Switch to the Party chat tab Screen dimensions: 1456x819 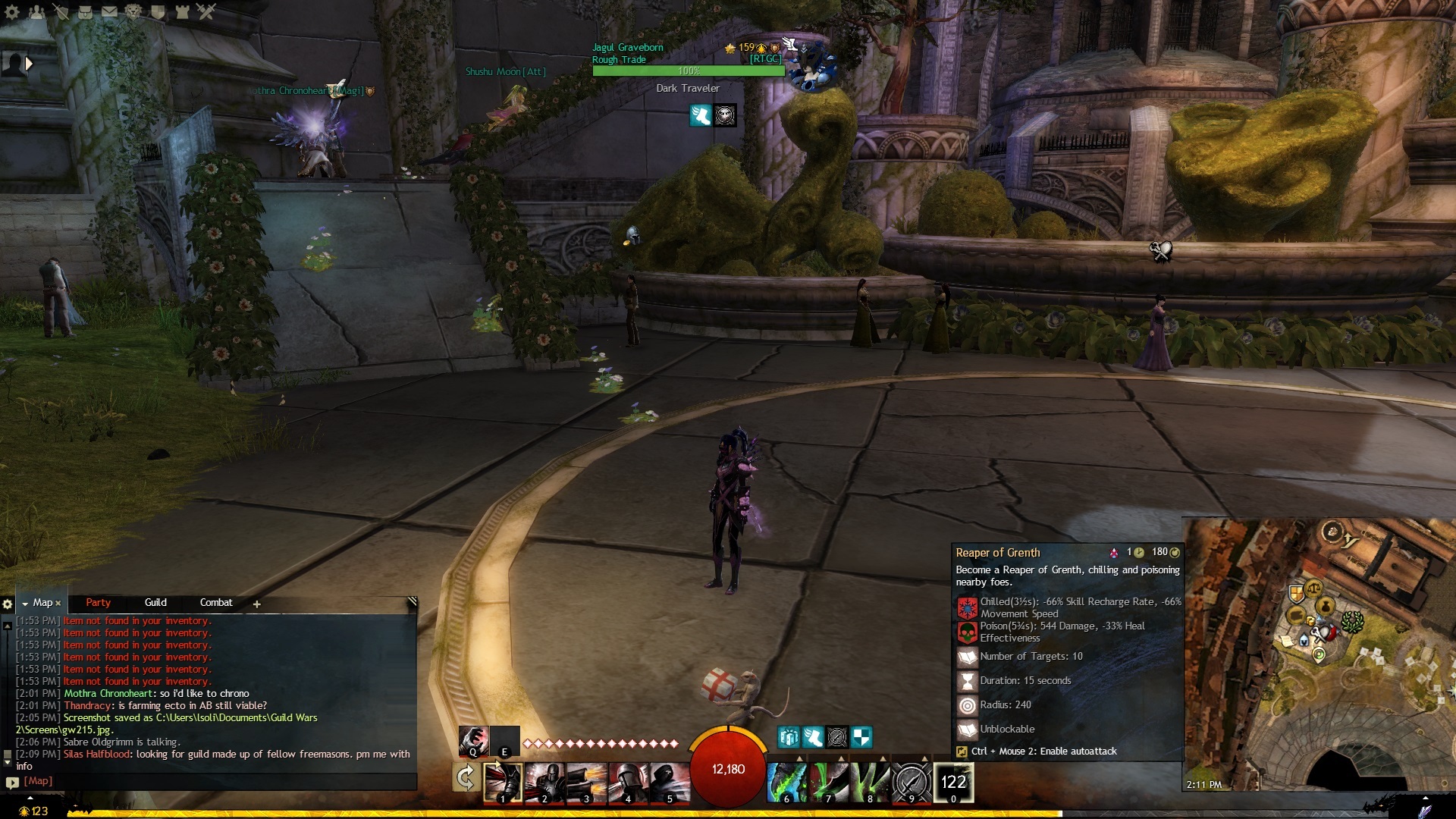click(98, 603)
